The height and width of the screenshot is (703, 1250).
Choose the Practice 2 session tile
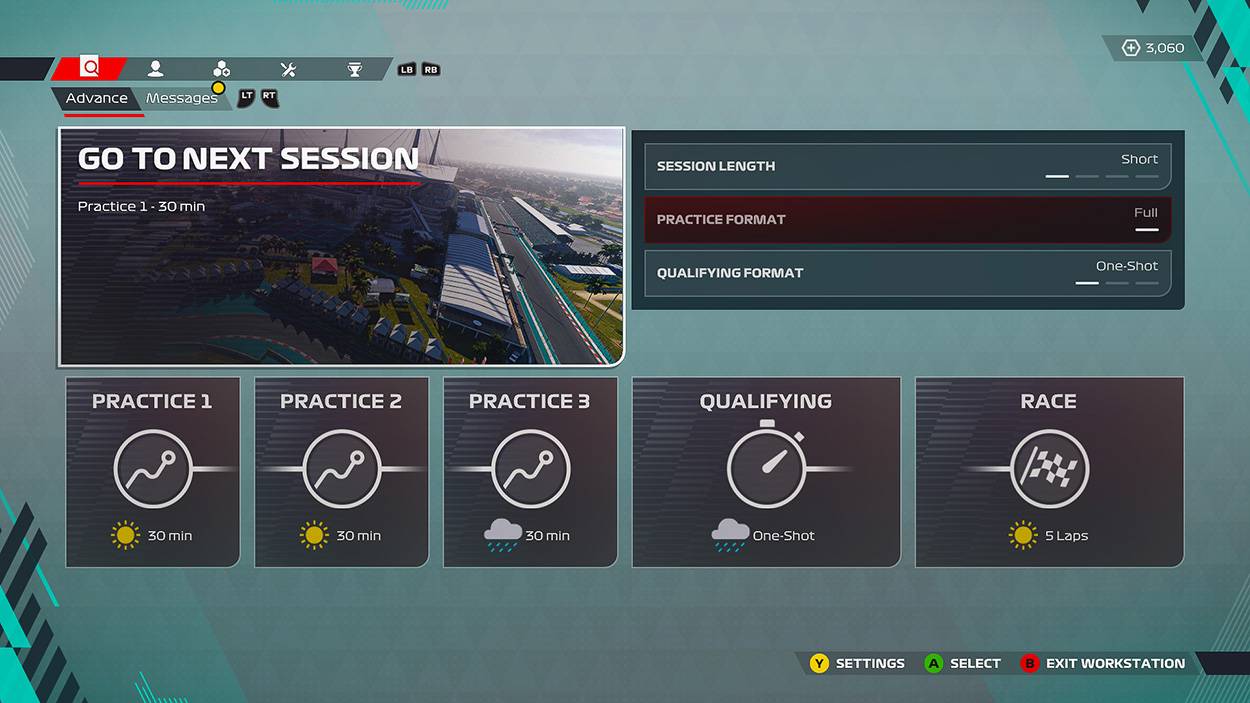341,472
